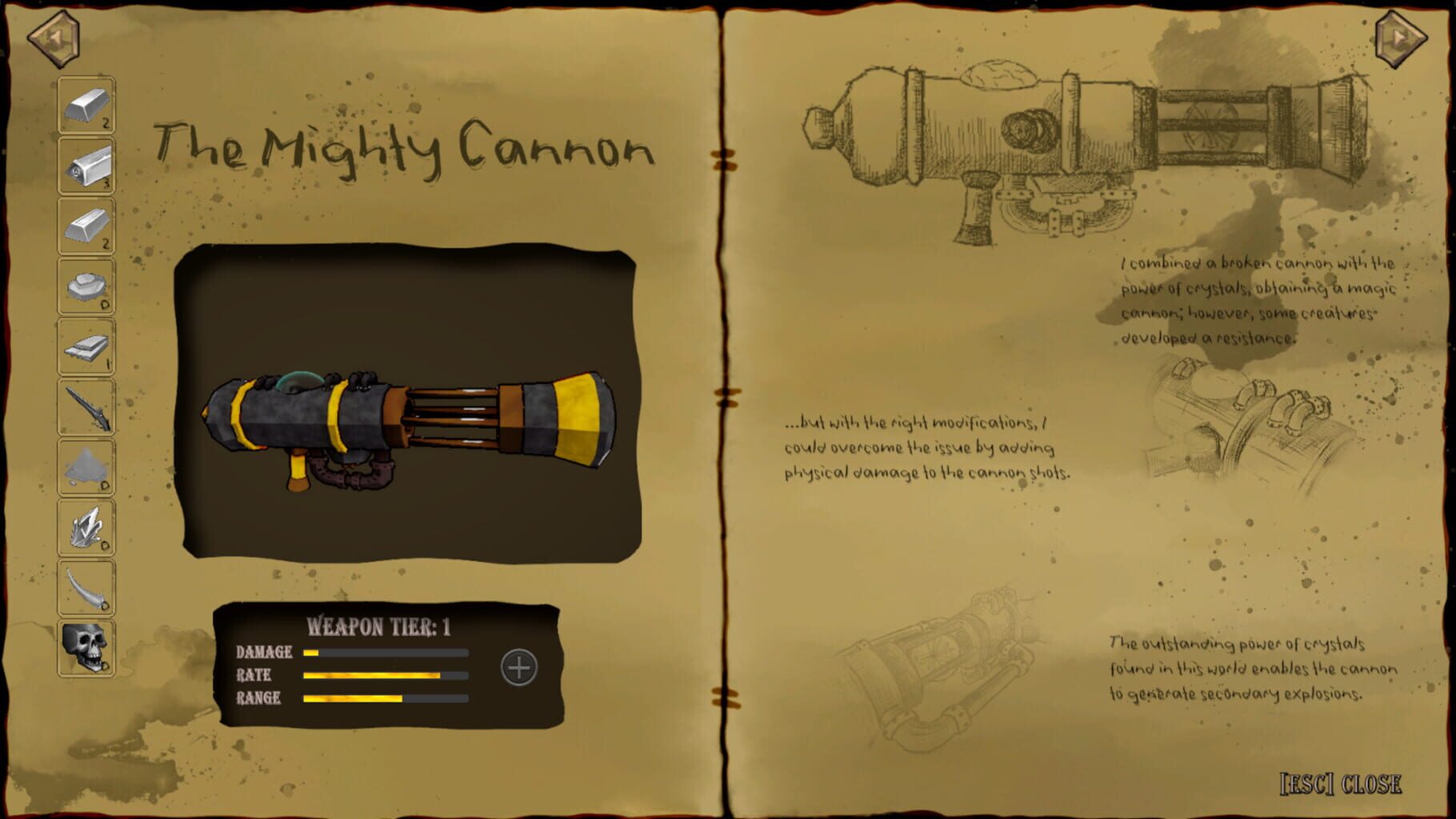
Task: Select the stone resource icon
Action: (x=85, y=285)
